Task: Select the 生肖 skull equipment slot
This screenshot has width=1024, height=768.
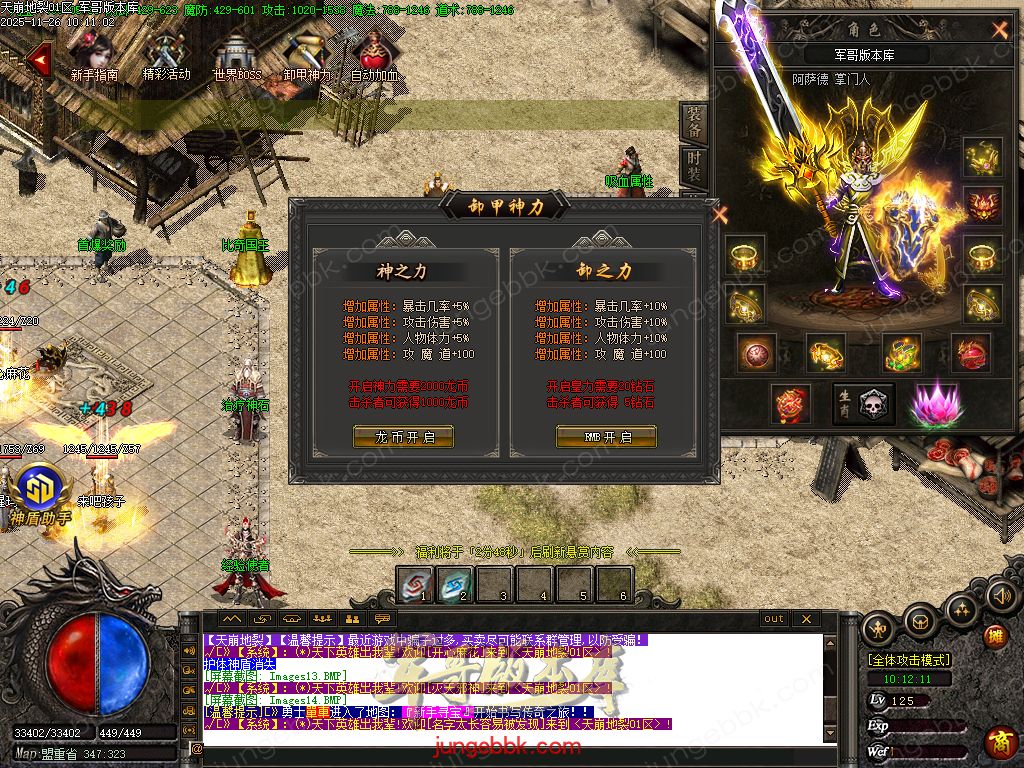Action: point(864,404)
